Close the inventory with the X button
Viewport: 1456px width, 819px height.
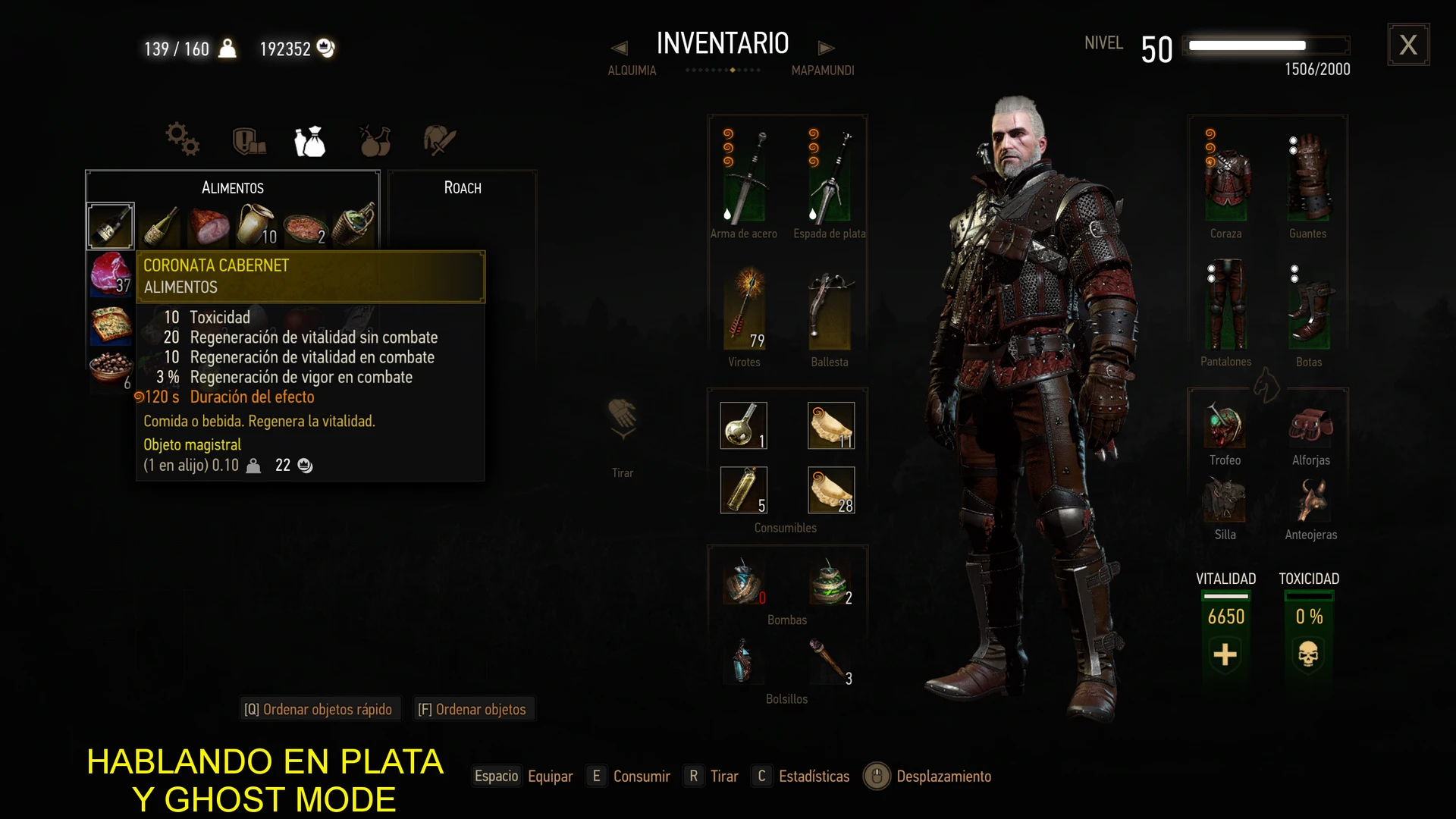[x=1408, y=45]
